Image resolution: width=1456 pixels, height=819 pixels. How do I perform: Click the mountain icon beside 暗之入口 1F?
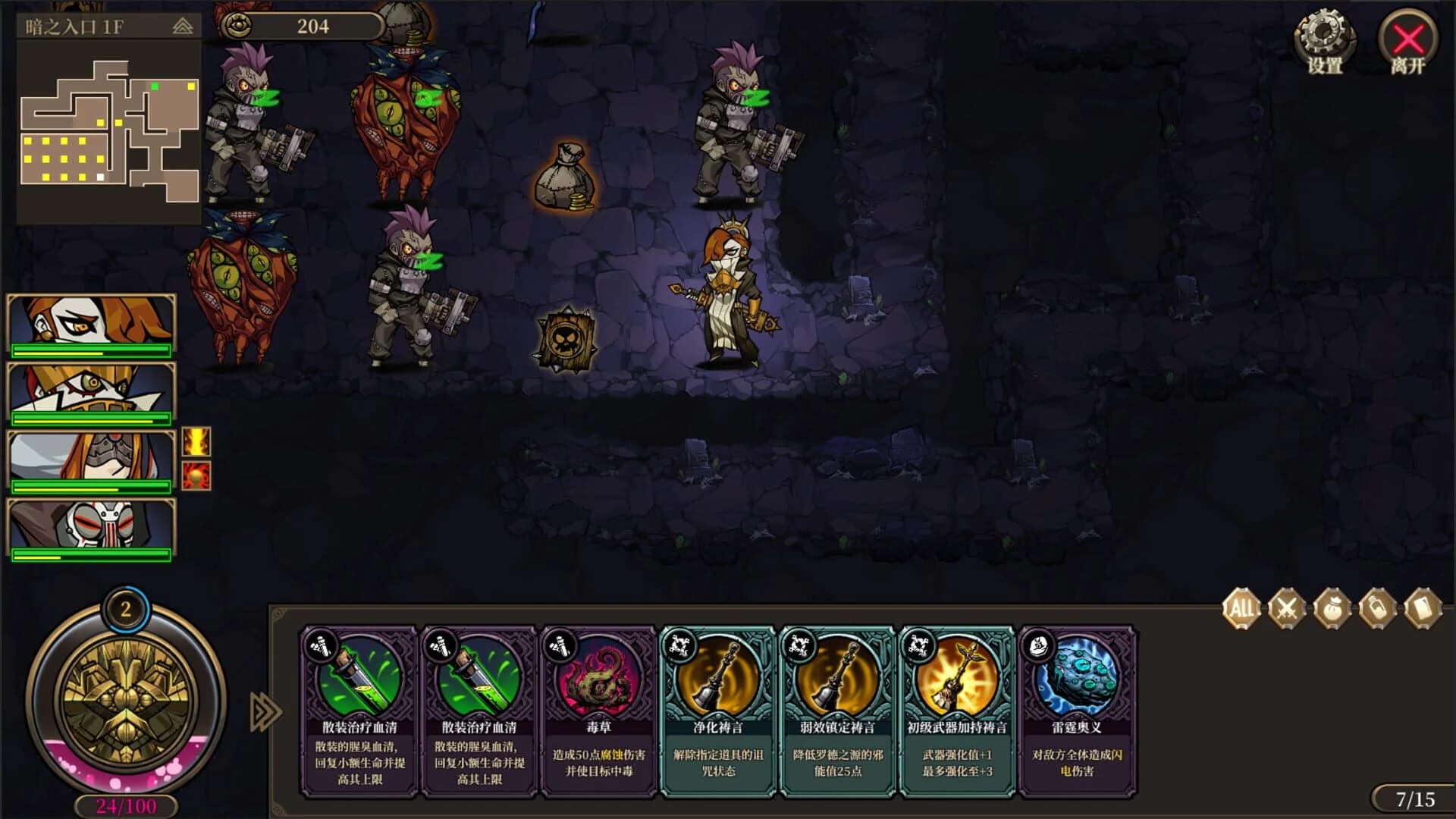(181, 25)
